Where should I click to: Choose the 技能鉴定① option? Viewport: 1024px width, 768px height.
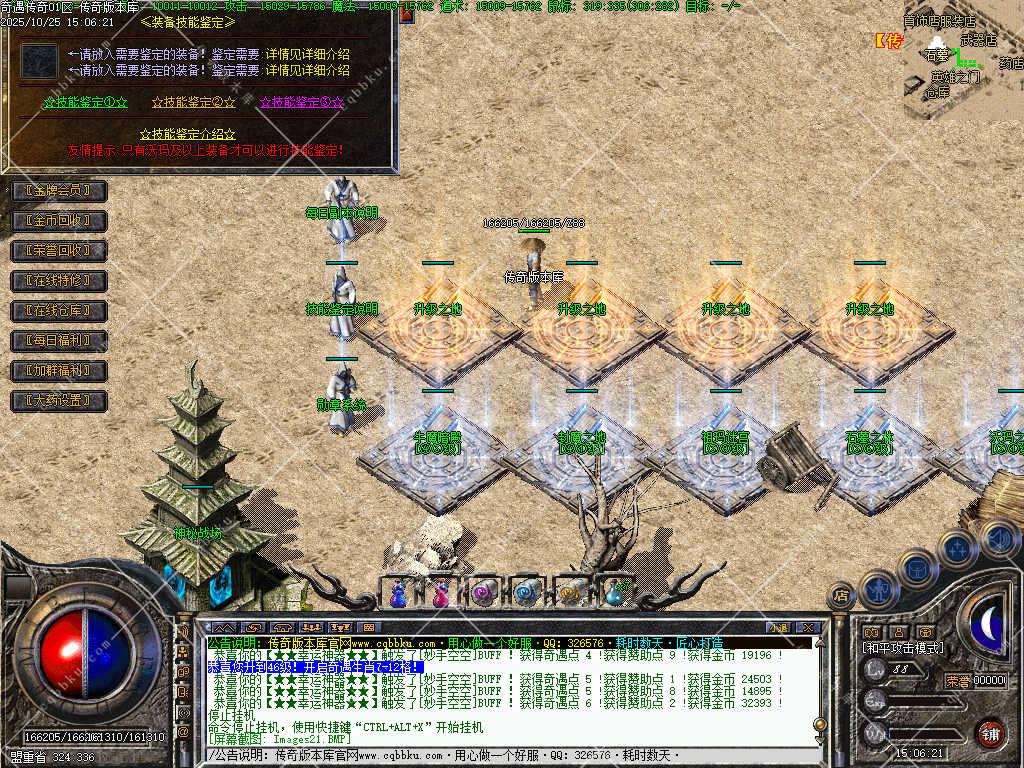[85, 102]
